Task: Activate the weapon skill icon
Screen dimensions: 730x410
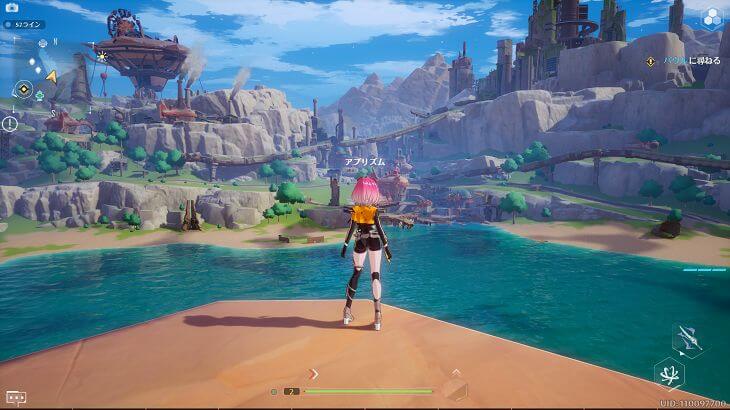Action: point(687,341)
